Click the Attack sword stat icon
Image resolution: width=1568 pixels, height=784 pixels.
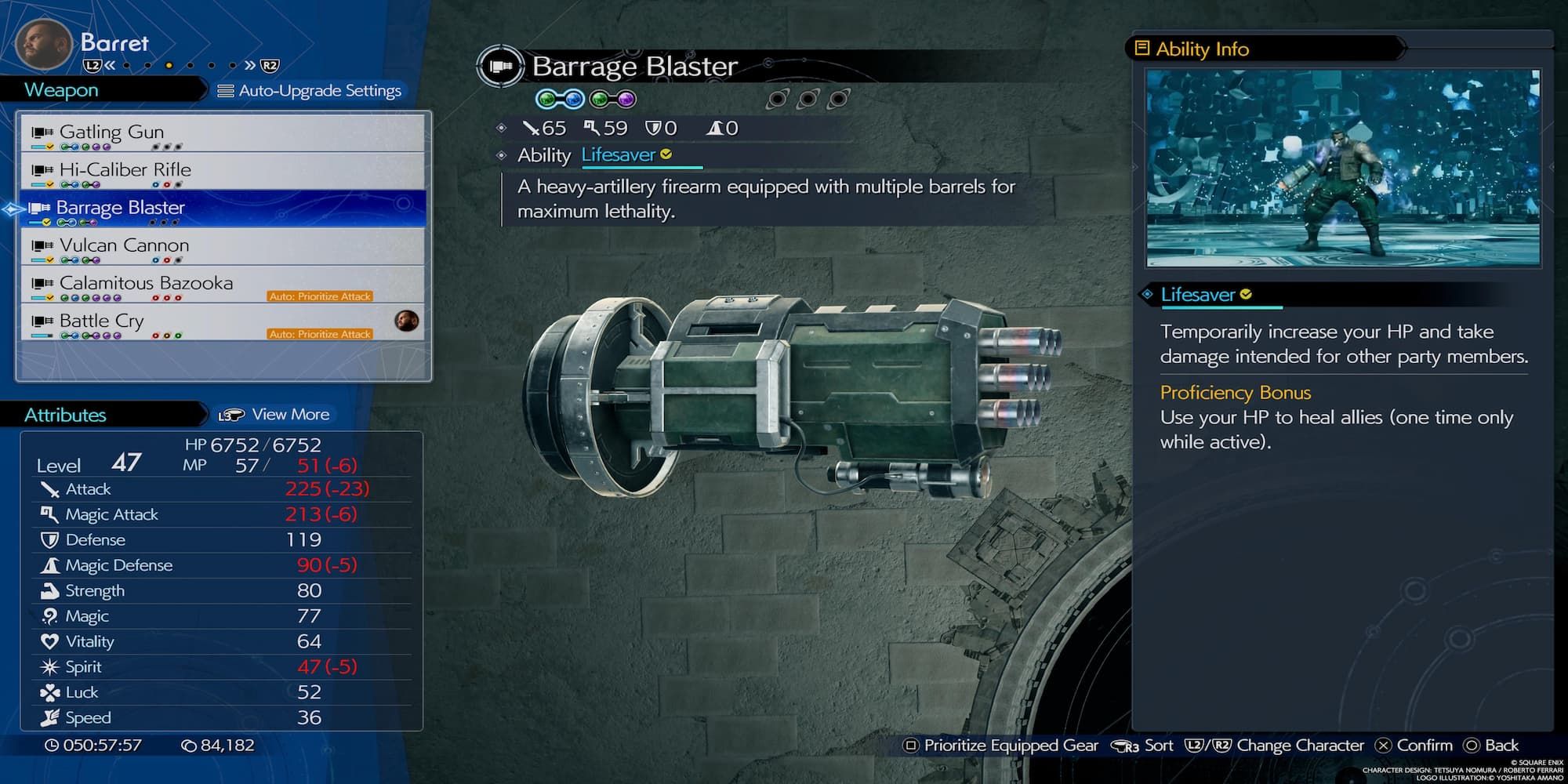tap(51, 488)
